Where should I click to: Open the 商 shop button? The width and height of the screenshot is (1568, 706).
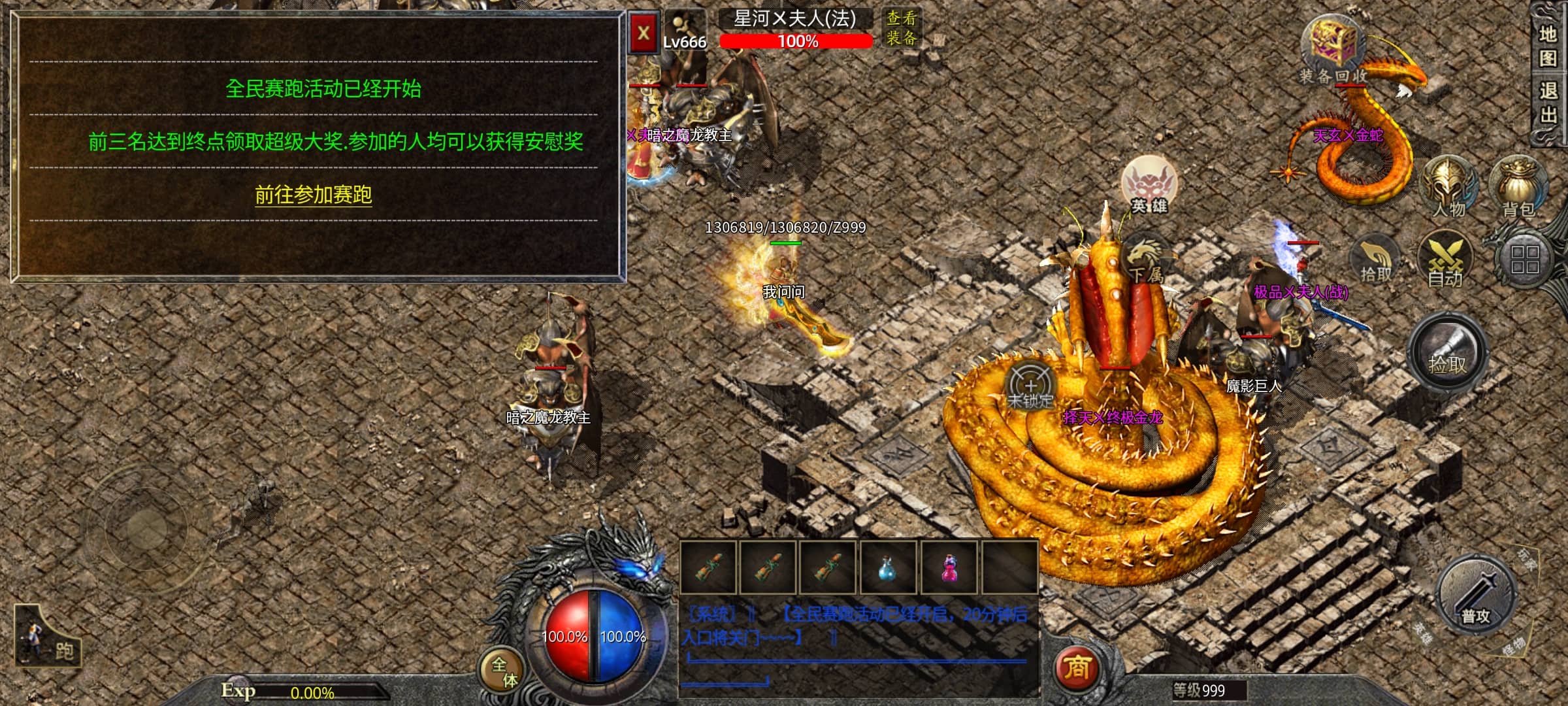tap(1077, 667)
